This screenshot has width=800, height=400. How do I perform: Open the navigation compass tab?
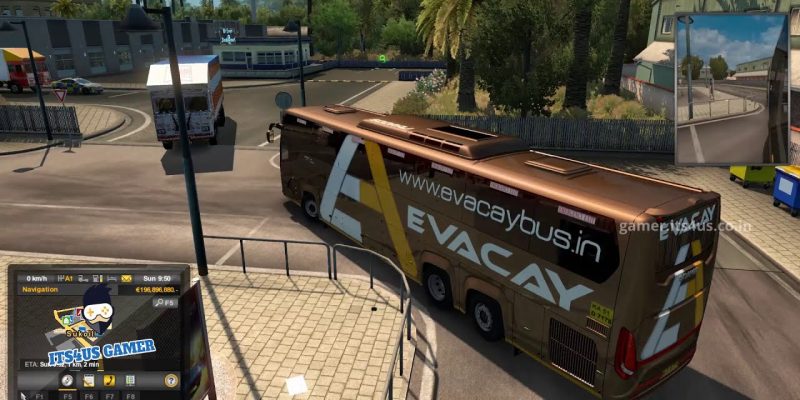[67, 380]
